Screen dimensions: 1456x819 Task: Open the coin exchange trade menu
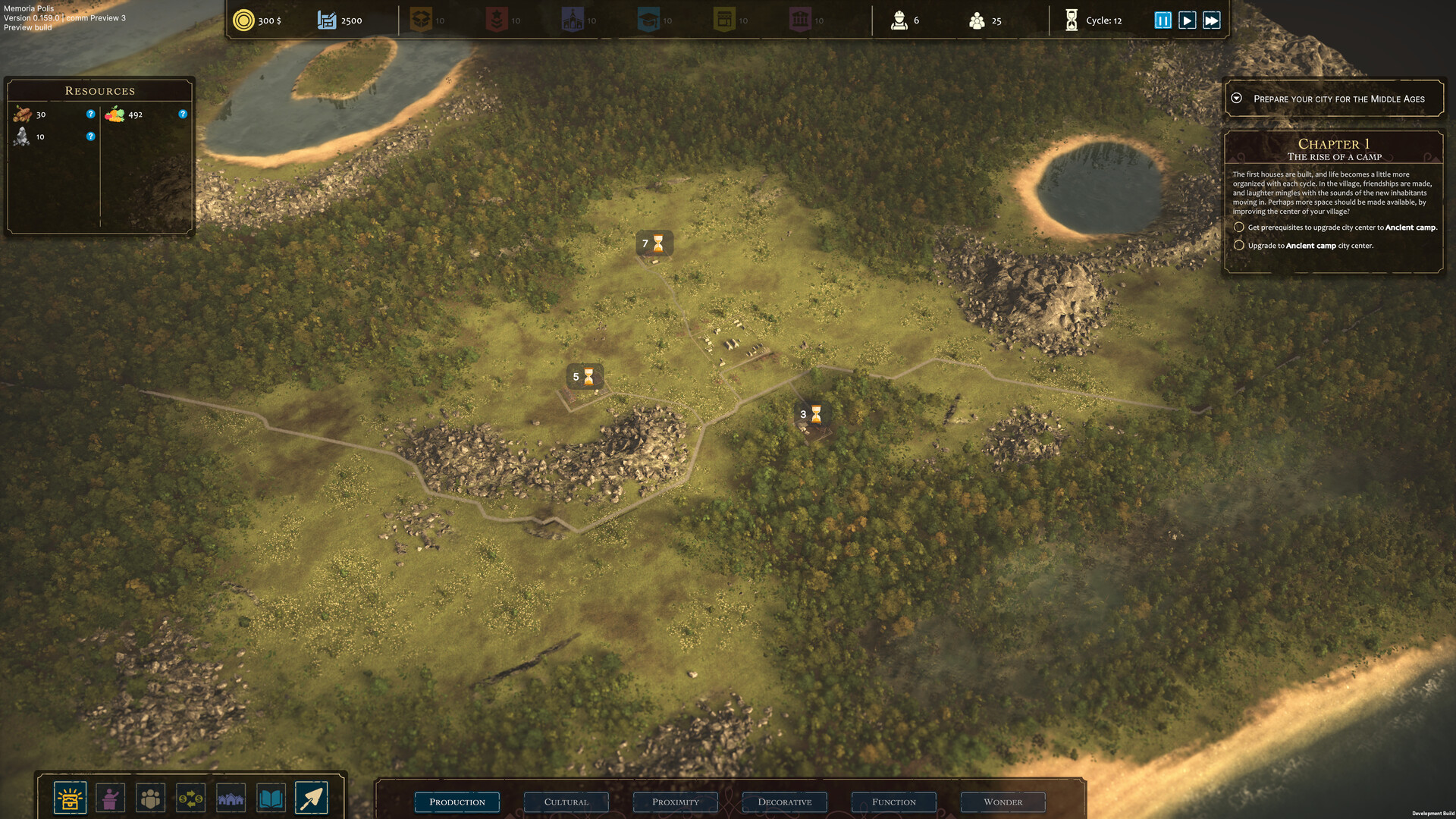tap(190, 798)
